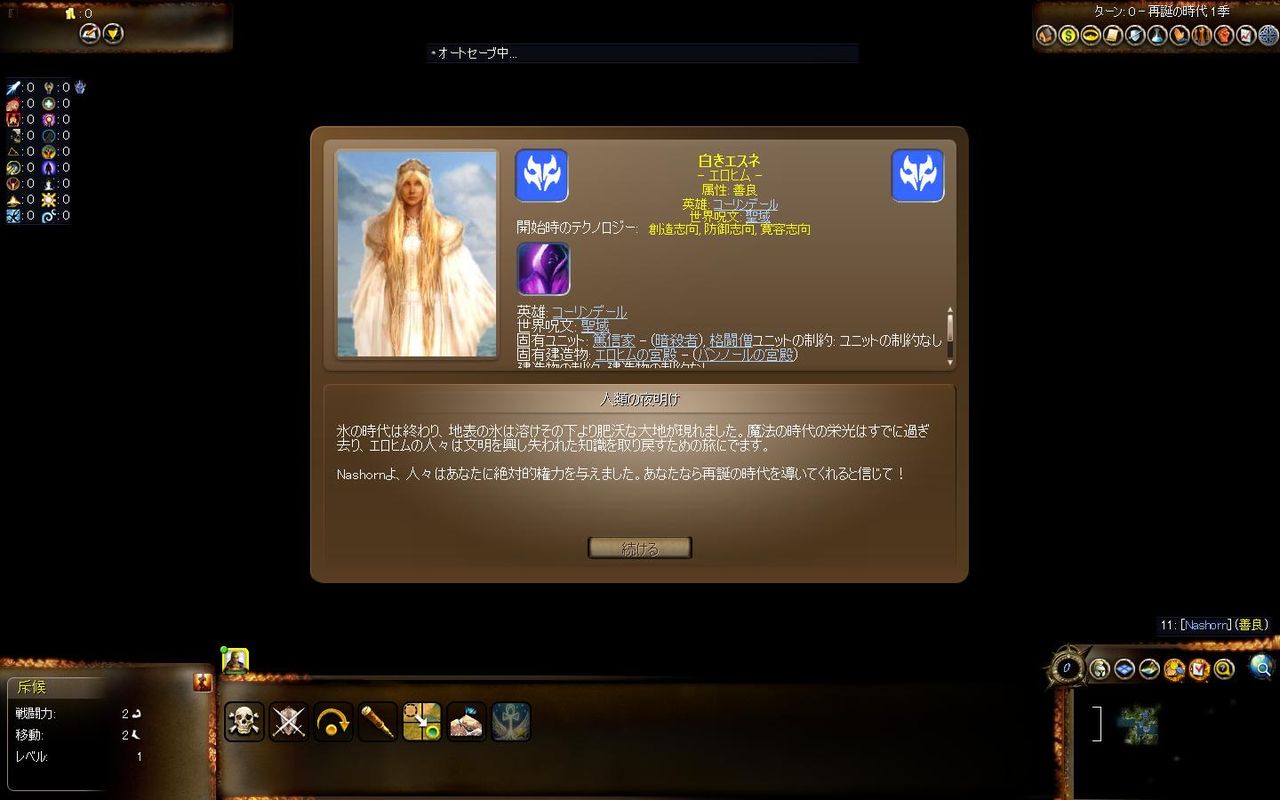Toggle unit icons display on the minimap bar

(1100, 668)
